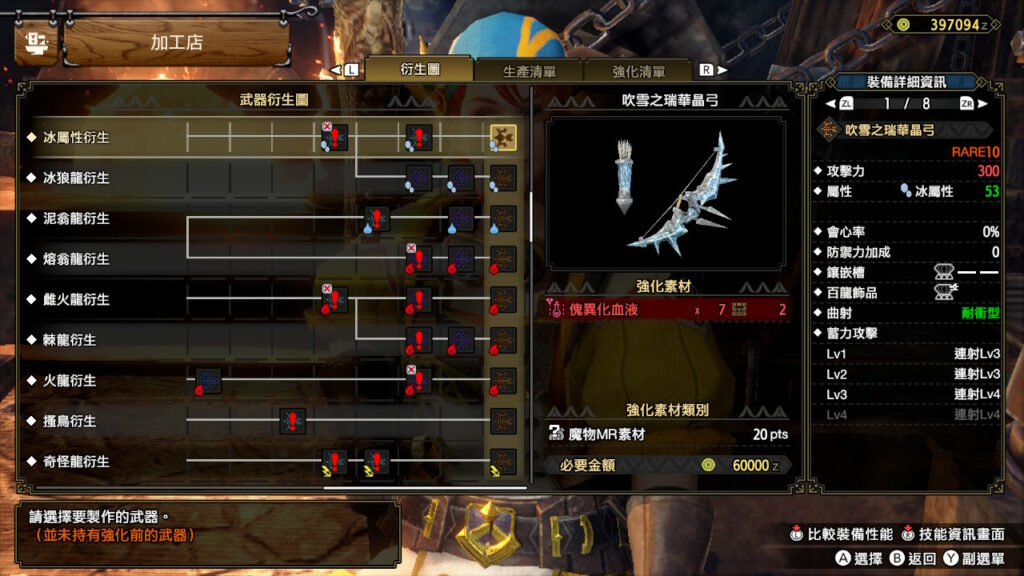Click the 吹雪之瑞華晶弓 weapon preview image
The width and height of the screenshot is (1024, 576).
click(669, 193)
